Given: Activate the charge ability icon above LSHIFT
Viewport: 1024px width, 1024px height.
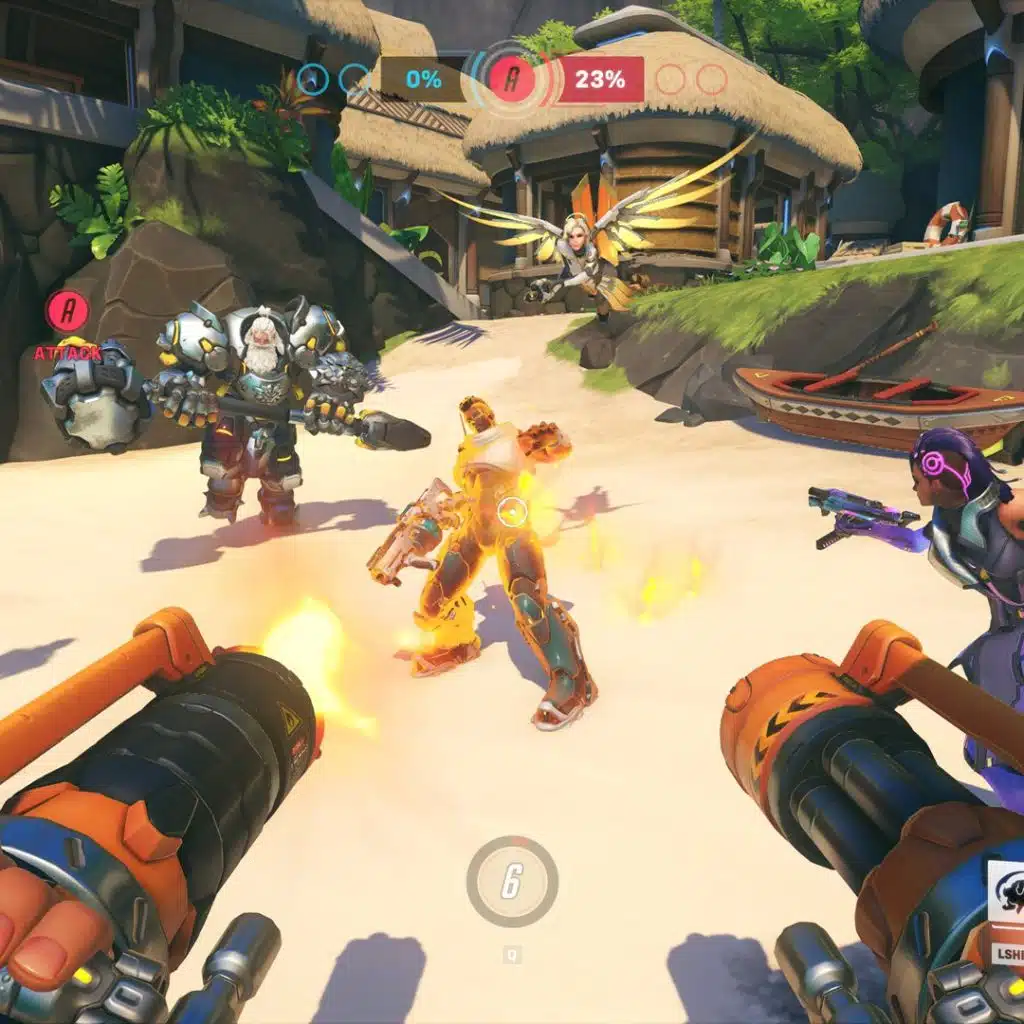Looking at the screenshot, I should tap(1006, 893).
